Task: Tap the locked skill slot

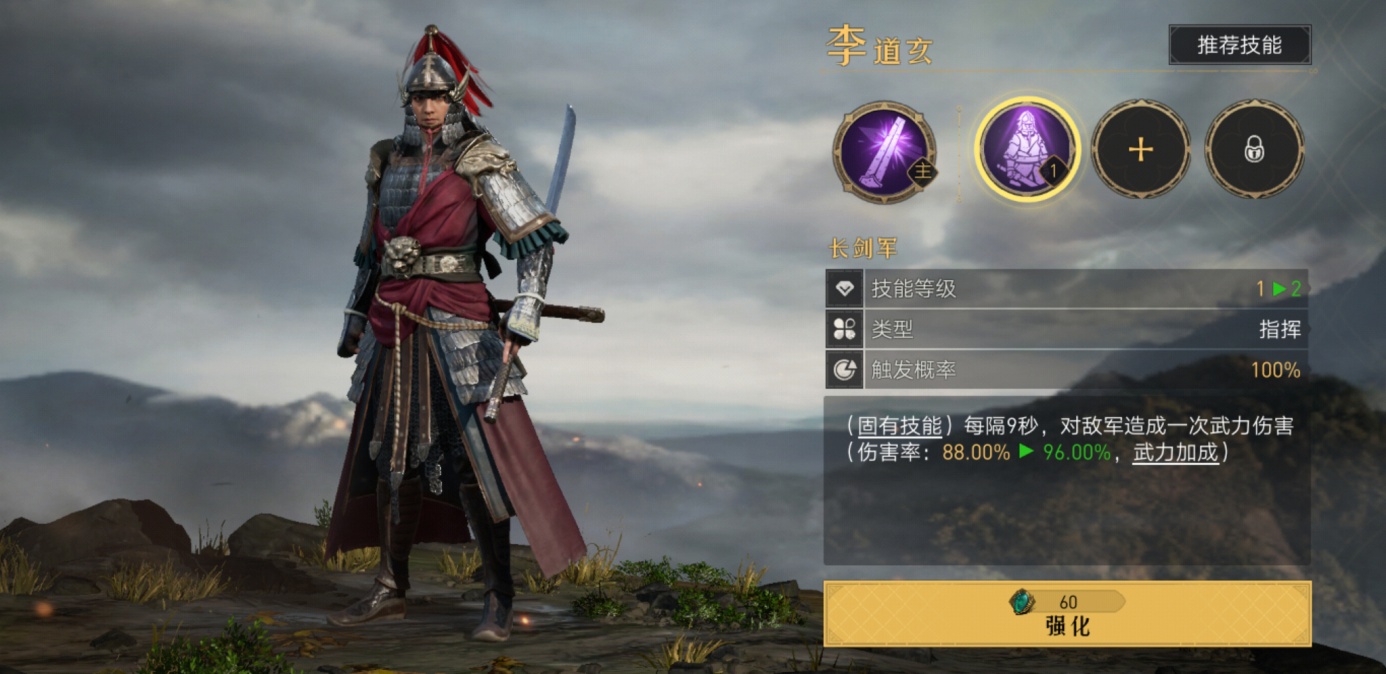Action: pos(1254,150)
